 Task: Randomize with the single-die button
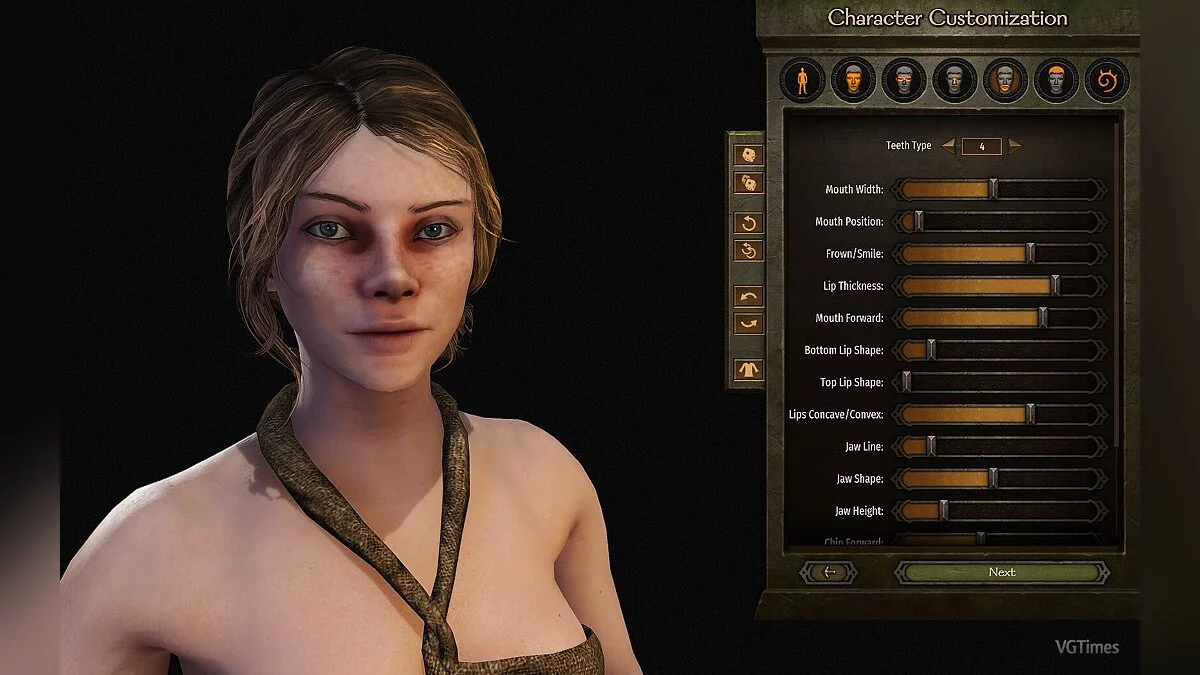[749, 155]
